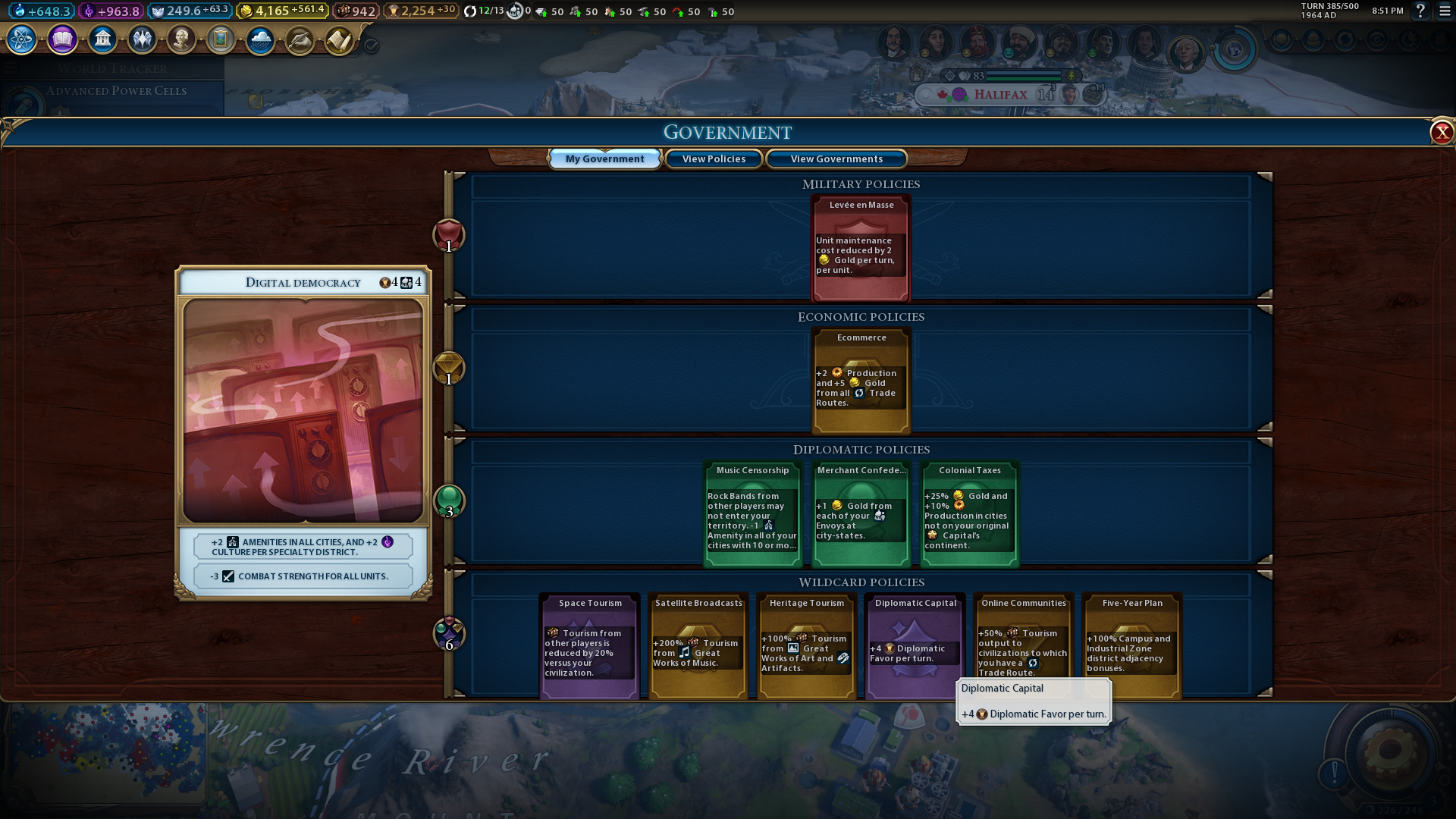Open the Civics tree book icon
Viewport: 1456px width, 819px height.
(x=62, y=39)
